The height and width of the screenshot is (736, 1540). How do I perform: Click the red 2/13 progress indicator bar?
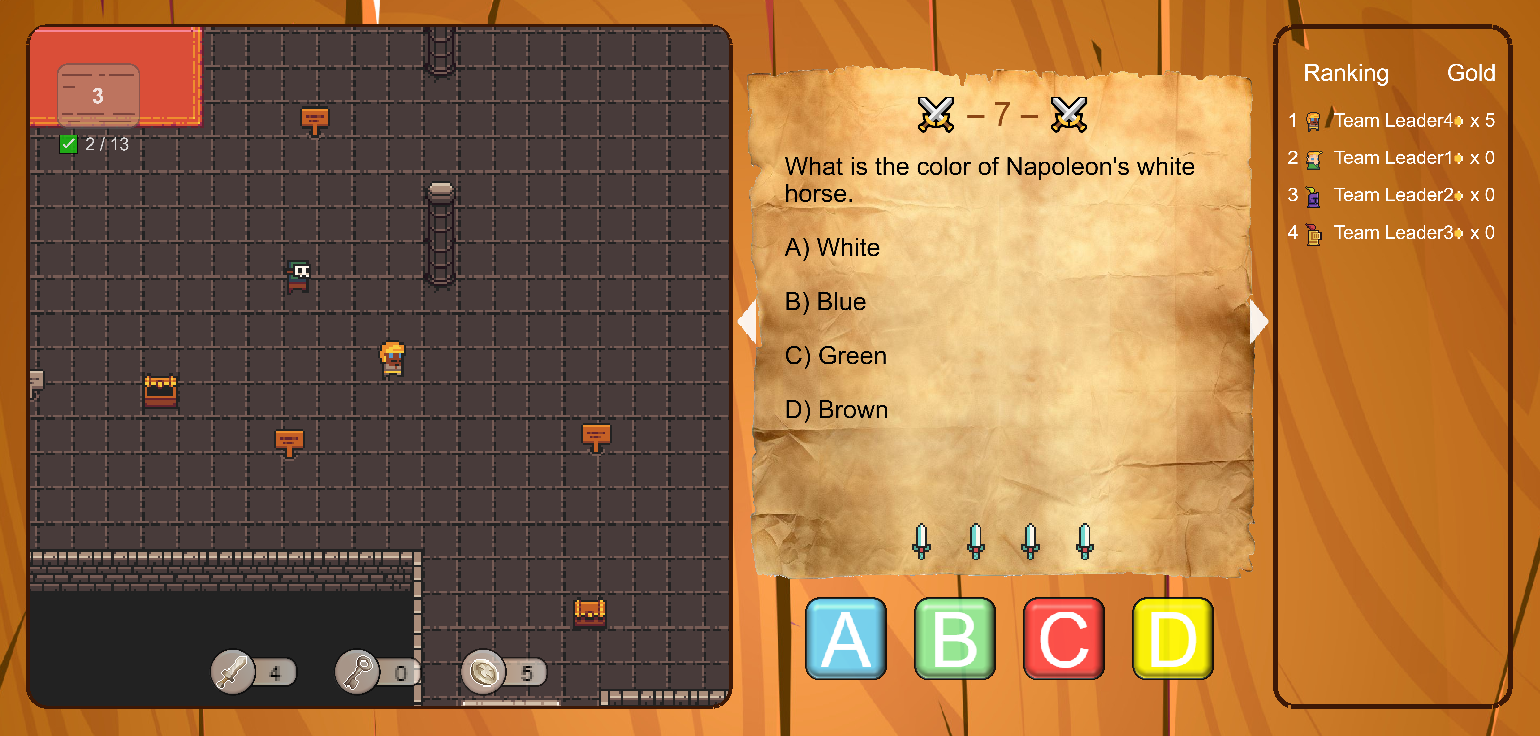tap(115, 75)
